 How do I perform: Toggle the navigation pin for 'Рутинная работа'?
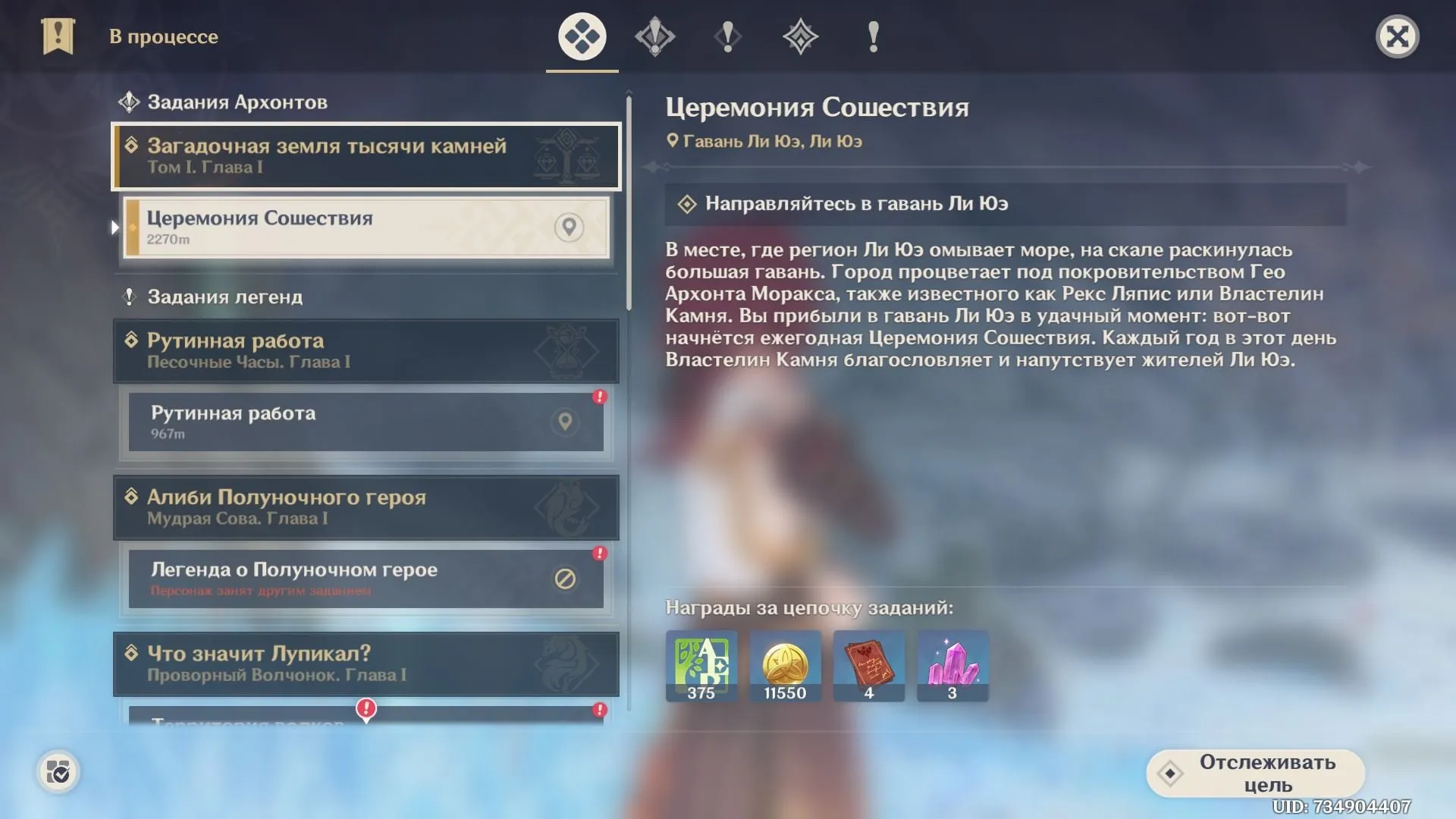(x=564, y=422)
